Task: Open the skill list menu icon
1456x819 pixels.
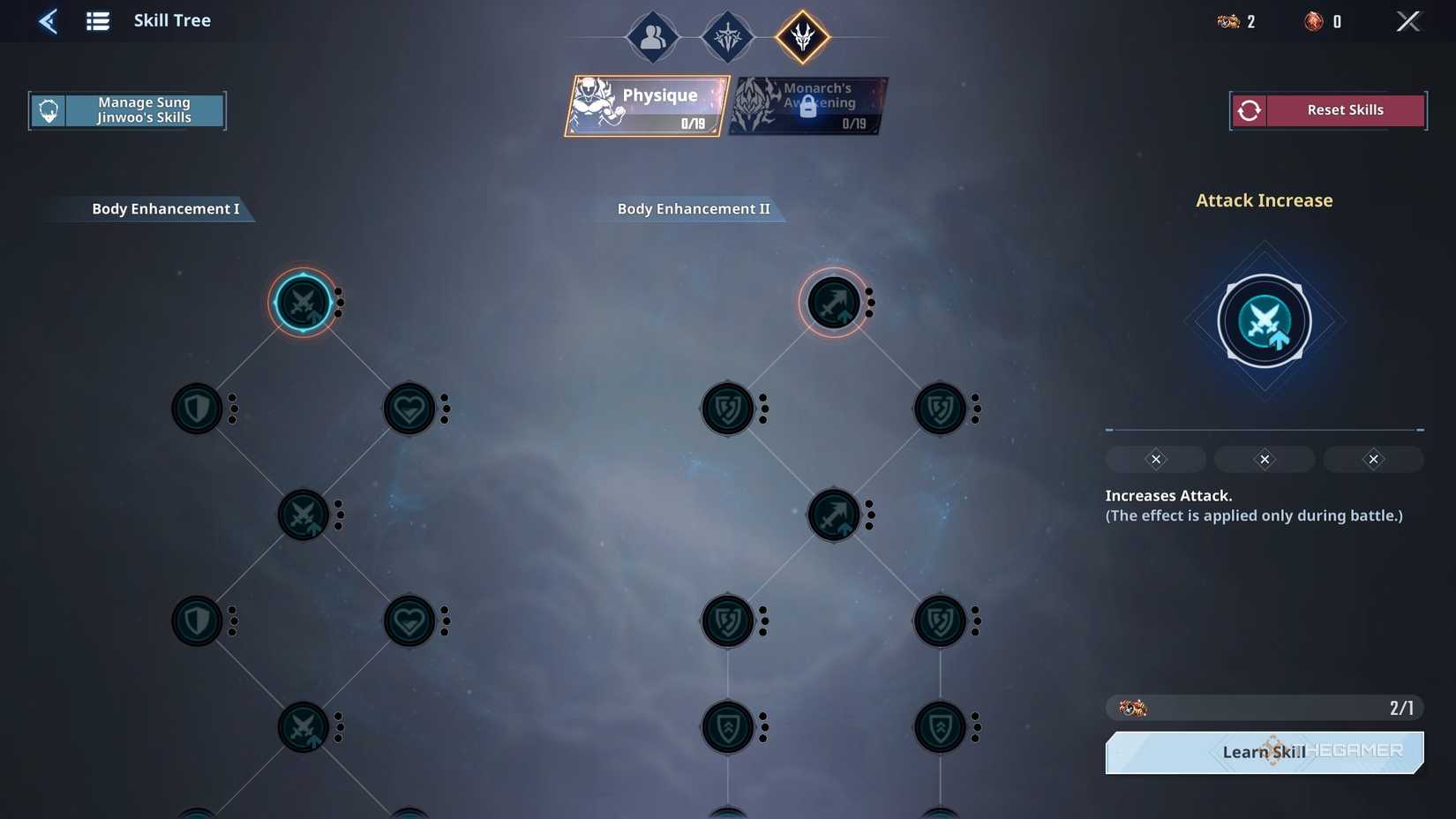Action: pos(97,20)
